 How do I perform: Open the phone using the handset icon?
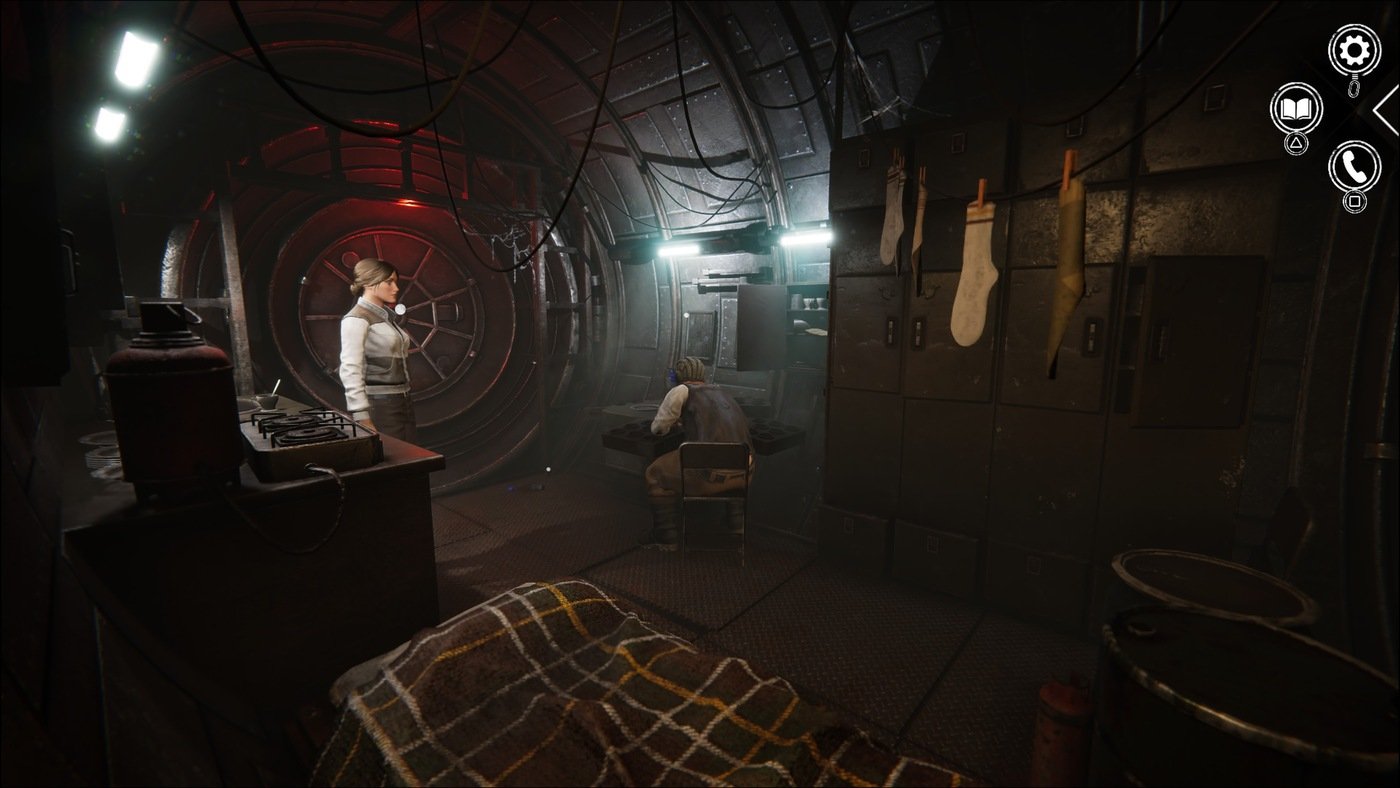[1352, 168]
